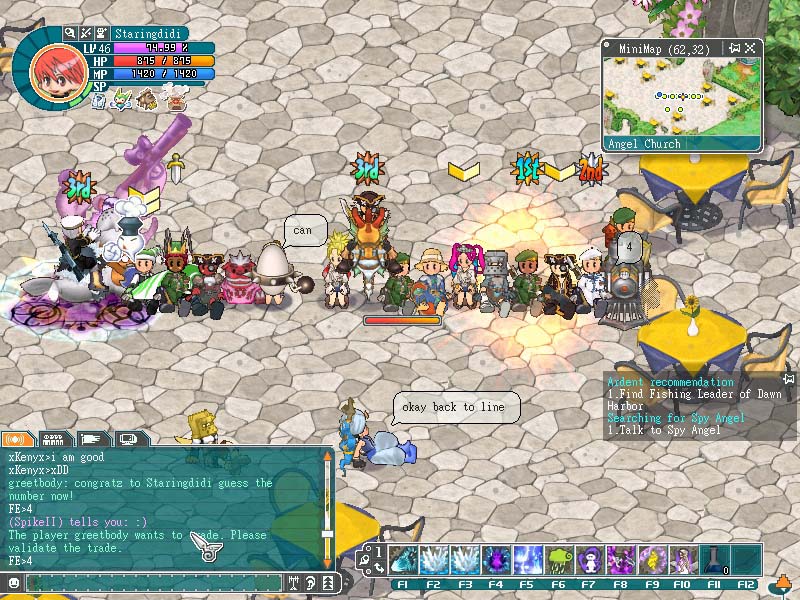Close the MiniMap panel
The image size is (800, 600).
pos(752,47)
